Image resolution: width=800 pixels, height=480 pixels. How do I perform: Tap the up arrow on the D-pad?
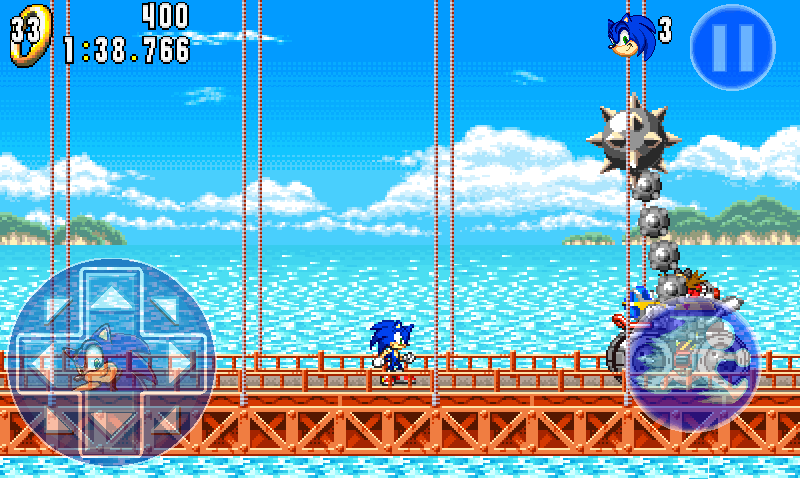pos(111,297)
